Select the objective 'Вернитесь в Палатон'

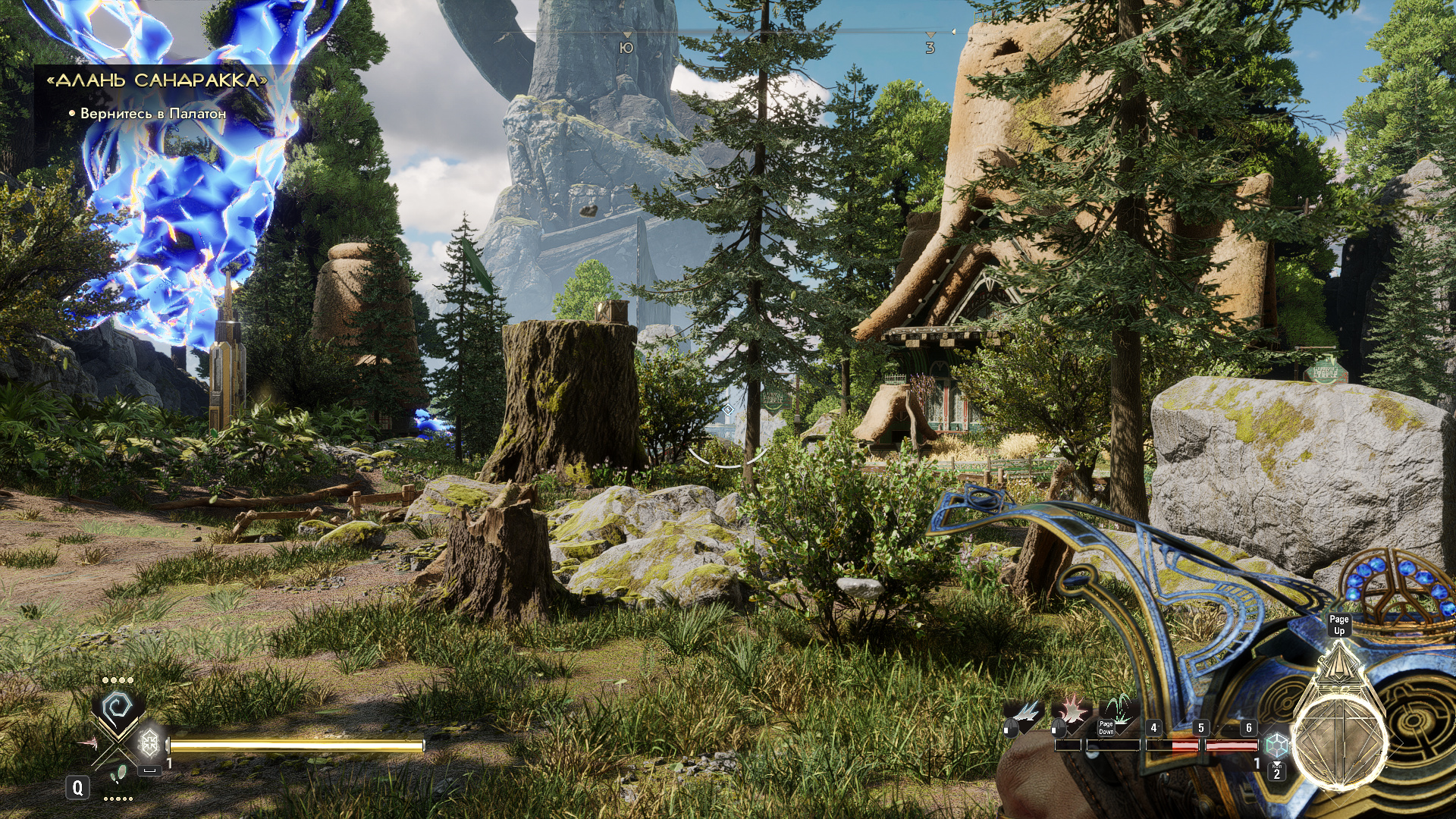152,114
